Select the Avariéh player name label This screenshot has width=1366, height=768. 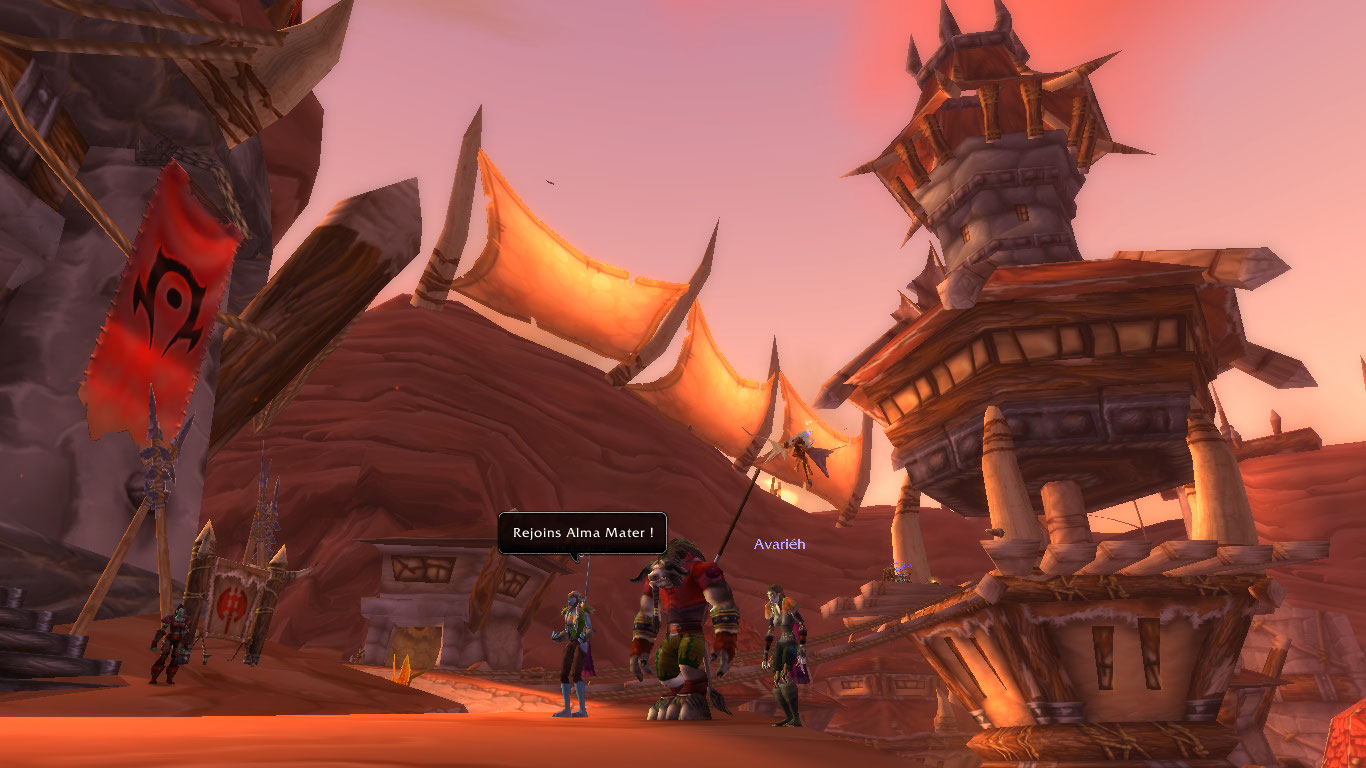(779, 545)
